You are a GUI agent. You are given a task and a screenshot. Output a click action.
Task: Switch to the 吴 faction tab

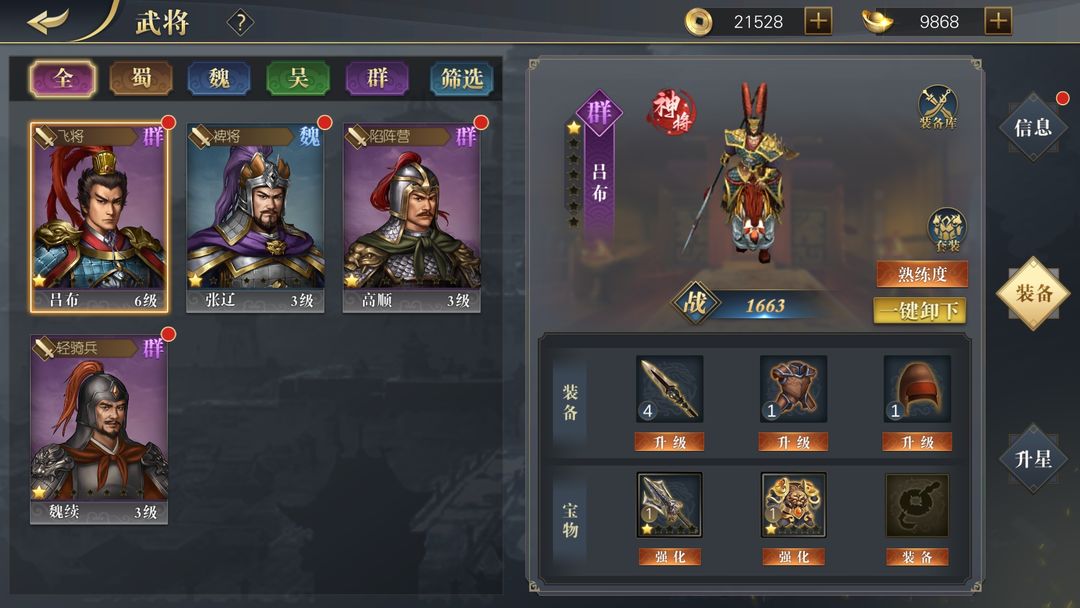(298, 78)
